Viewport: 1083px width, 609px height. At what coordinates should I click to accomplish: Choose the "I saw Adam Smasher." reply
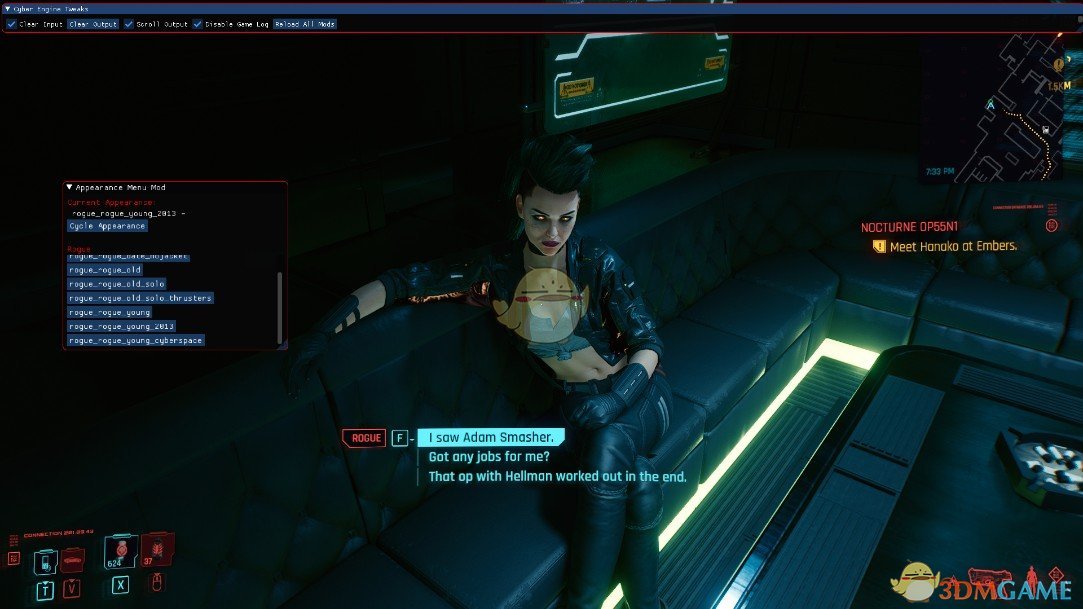[490, 438]
